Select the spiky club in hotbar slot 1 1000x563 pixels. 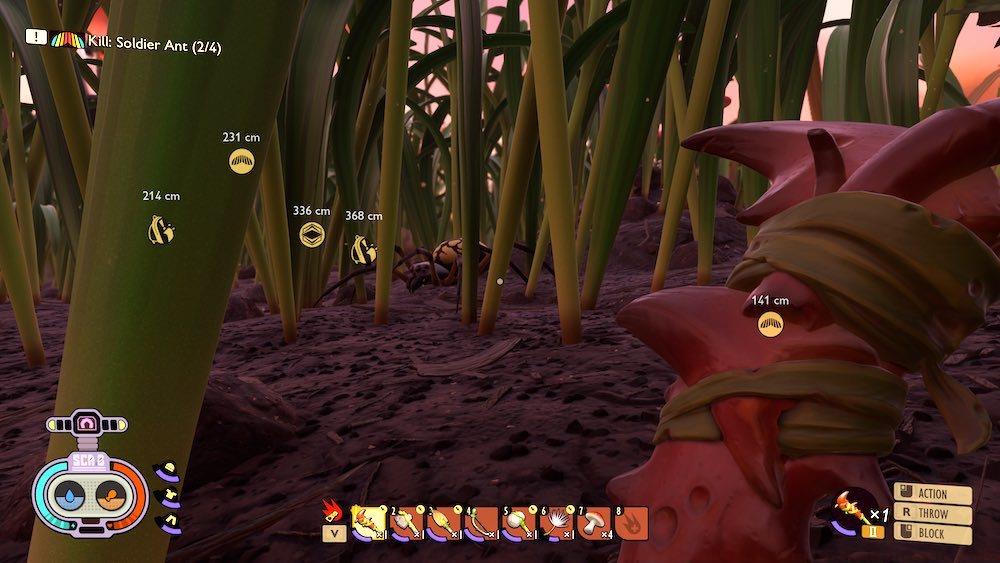(x=369, y=521)
